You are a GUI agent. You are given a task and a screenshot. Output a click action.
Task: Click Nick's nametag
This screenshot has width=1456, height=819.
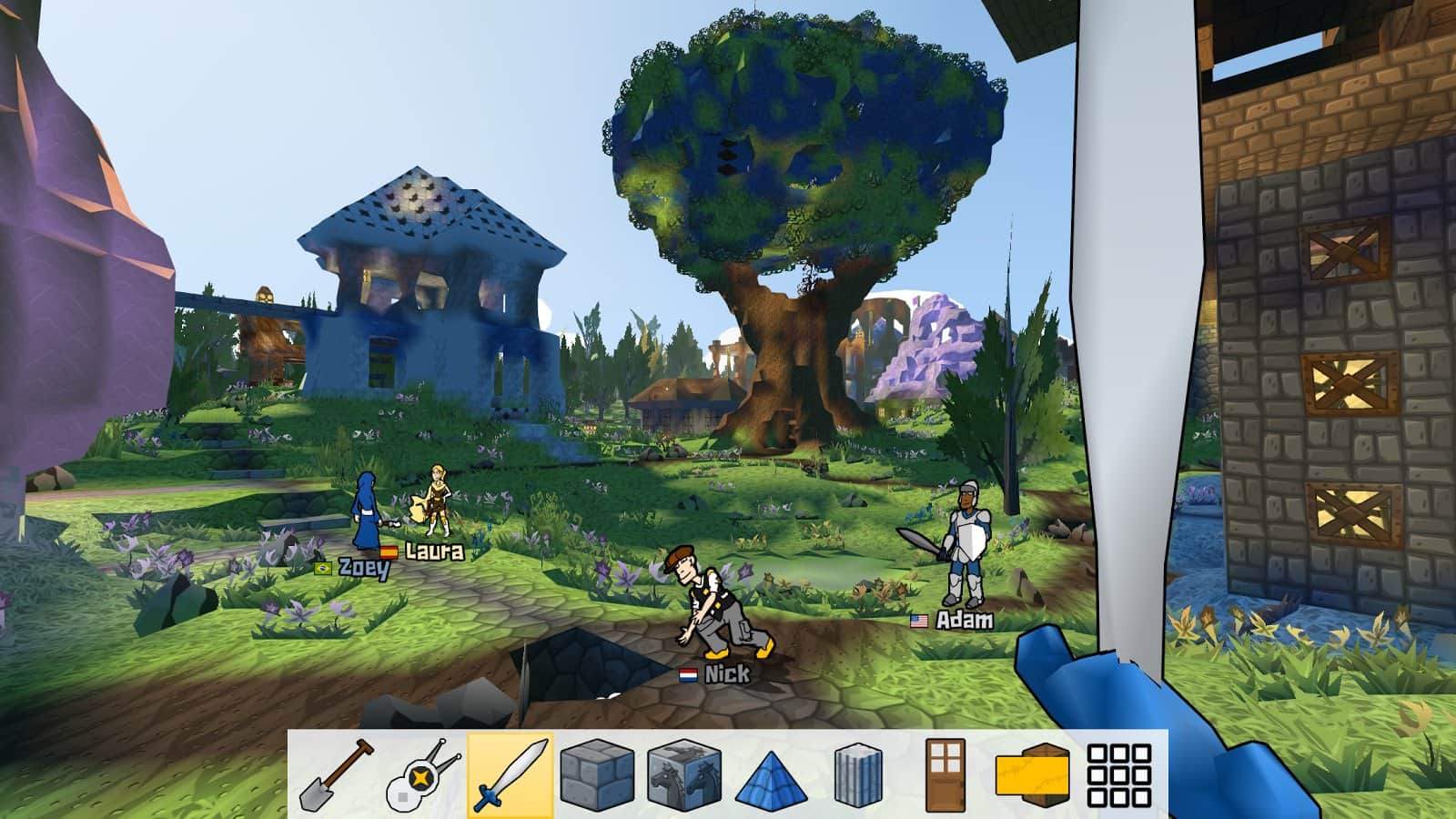725,675
